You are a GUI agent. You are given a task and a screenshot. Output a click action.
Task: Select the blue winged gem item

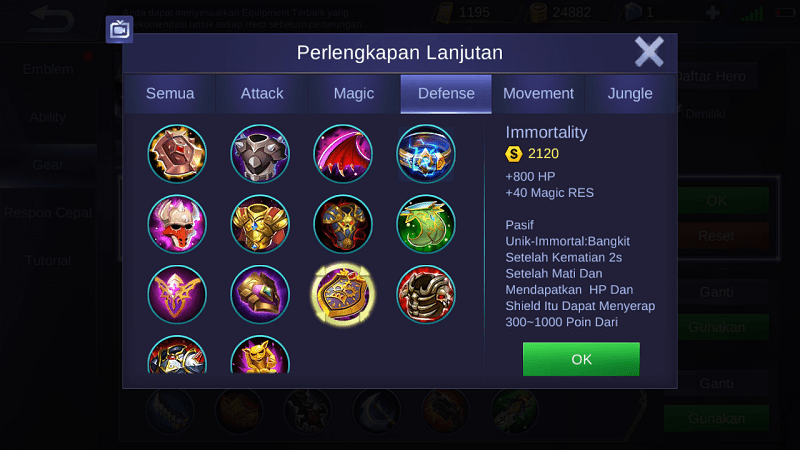(426, 153)
